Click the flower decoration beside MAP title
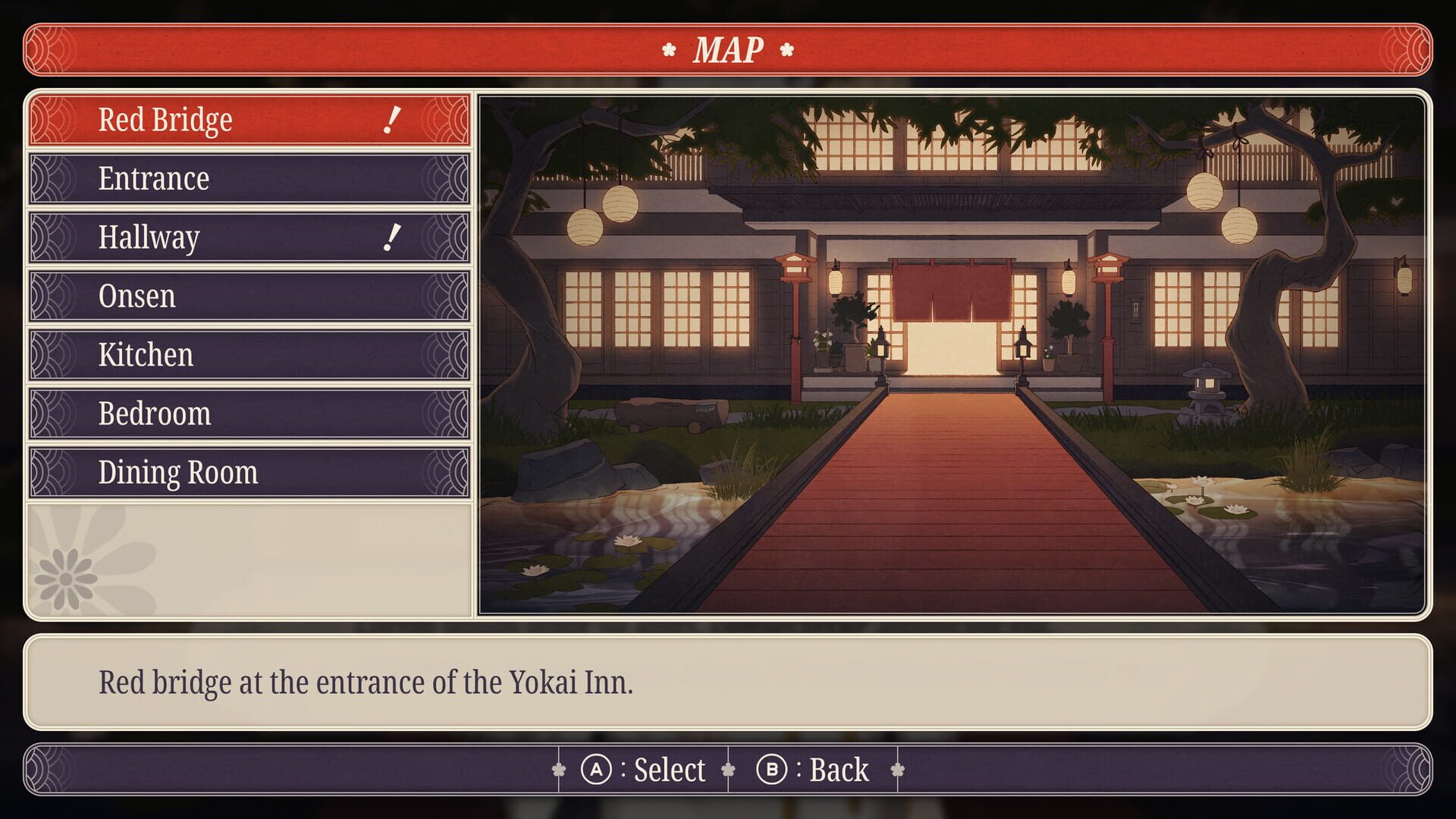 point(668,52)
